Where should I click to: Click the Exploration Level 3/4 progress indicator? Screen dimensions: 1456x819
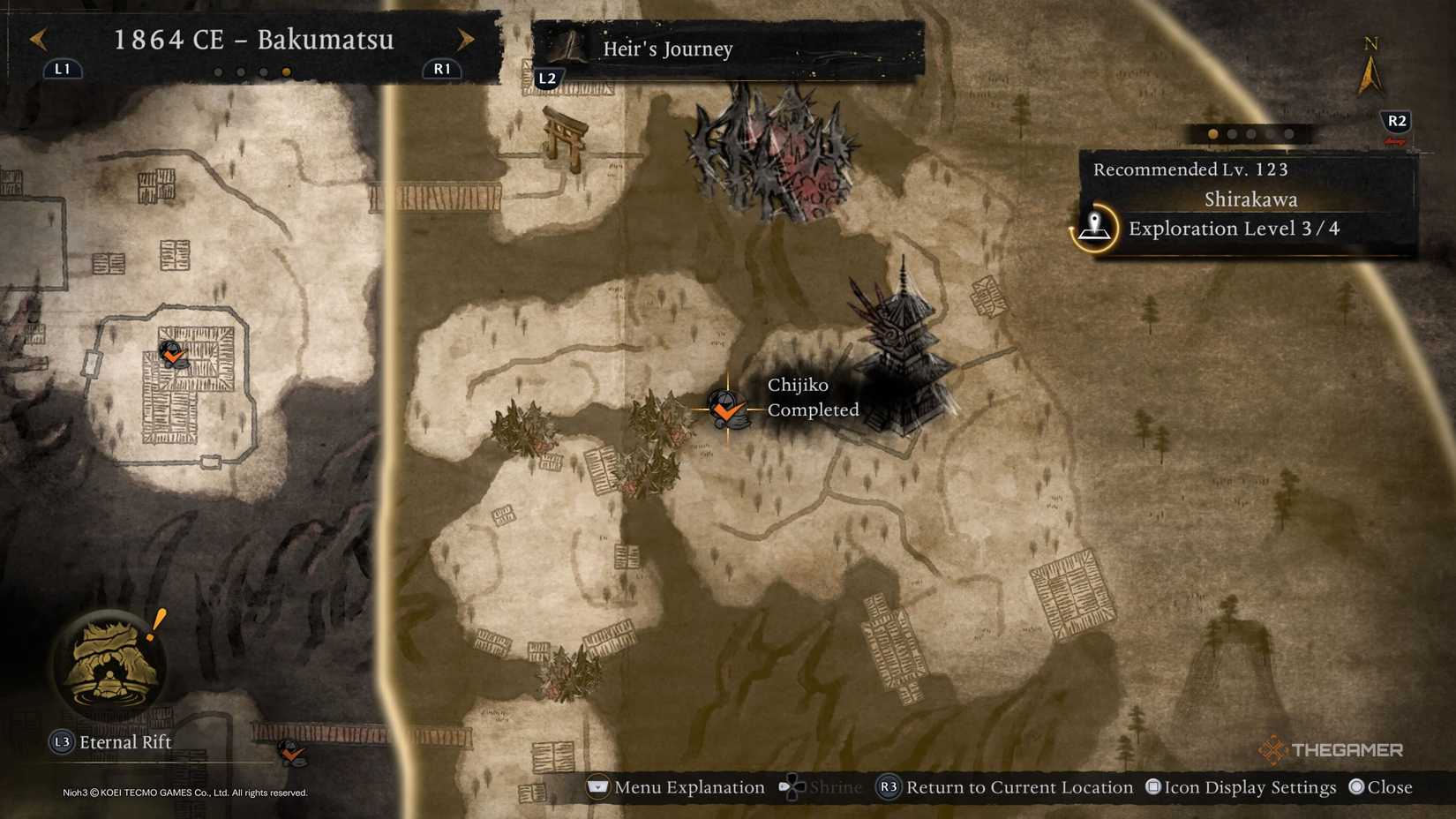[1234, 229]
